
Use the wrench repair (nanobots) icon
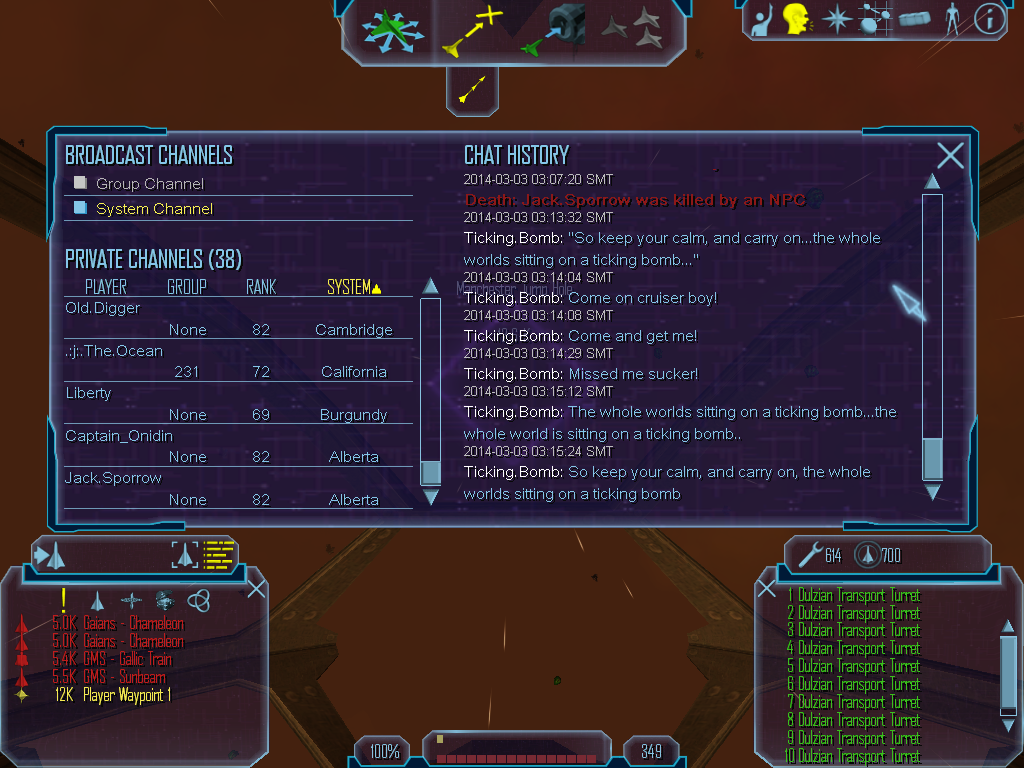click(x=808, y=554)
